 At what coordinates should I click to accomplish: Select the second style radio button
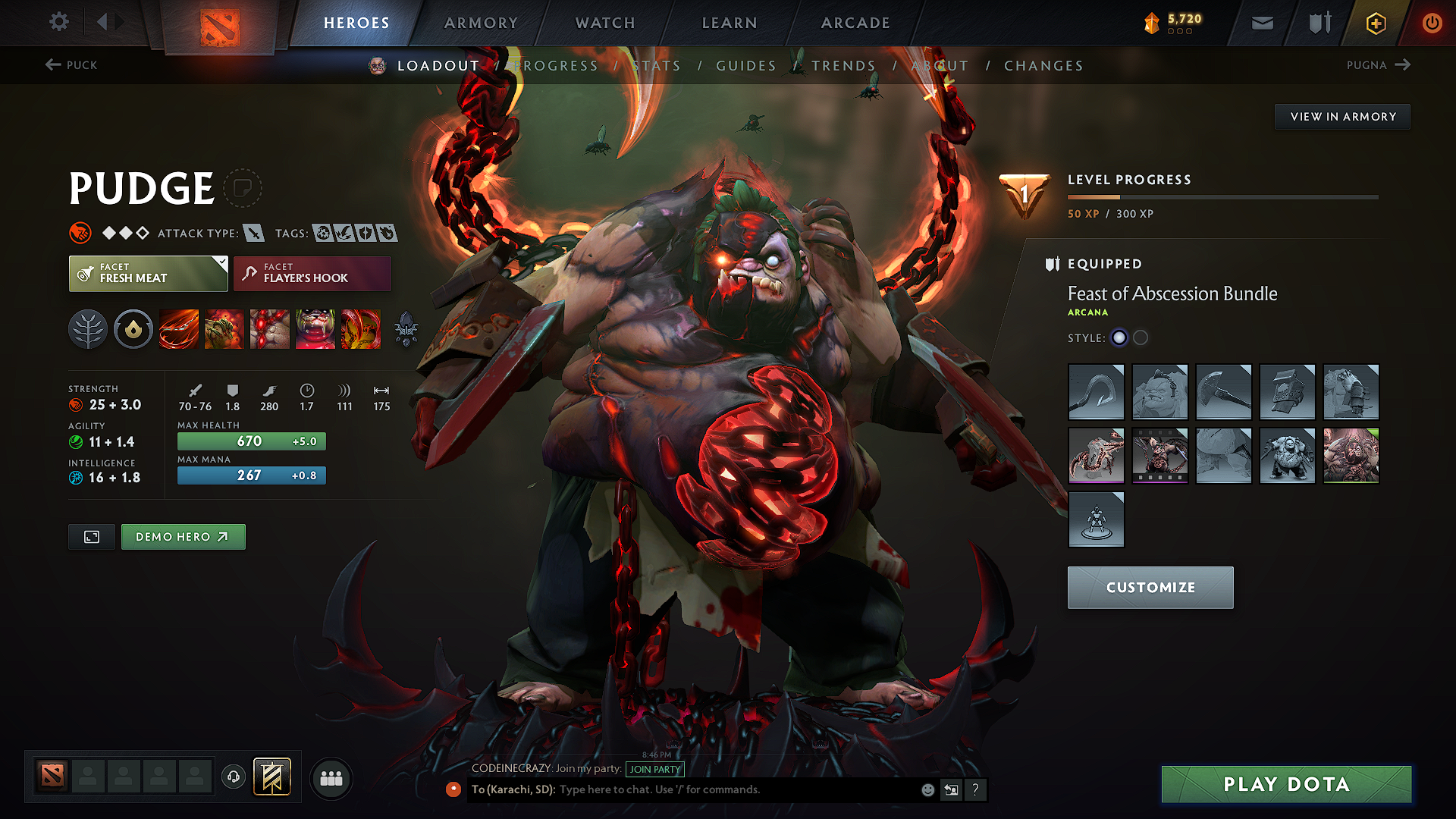[1141, 337]
